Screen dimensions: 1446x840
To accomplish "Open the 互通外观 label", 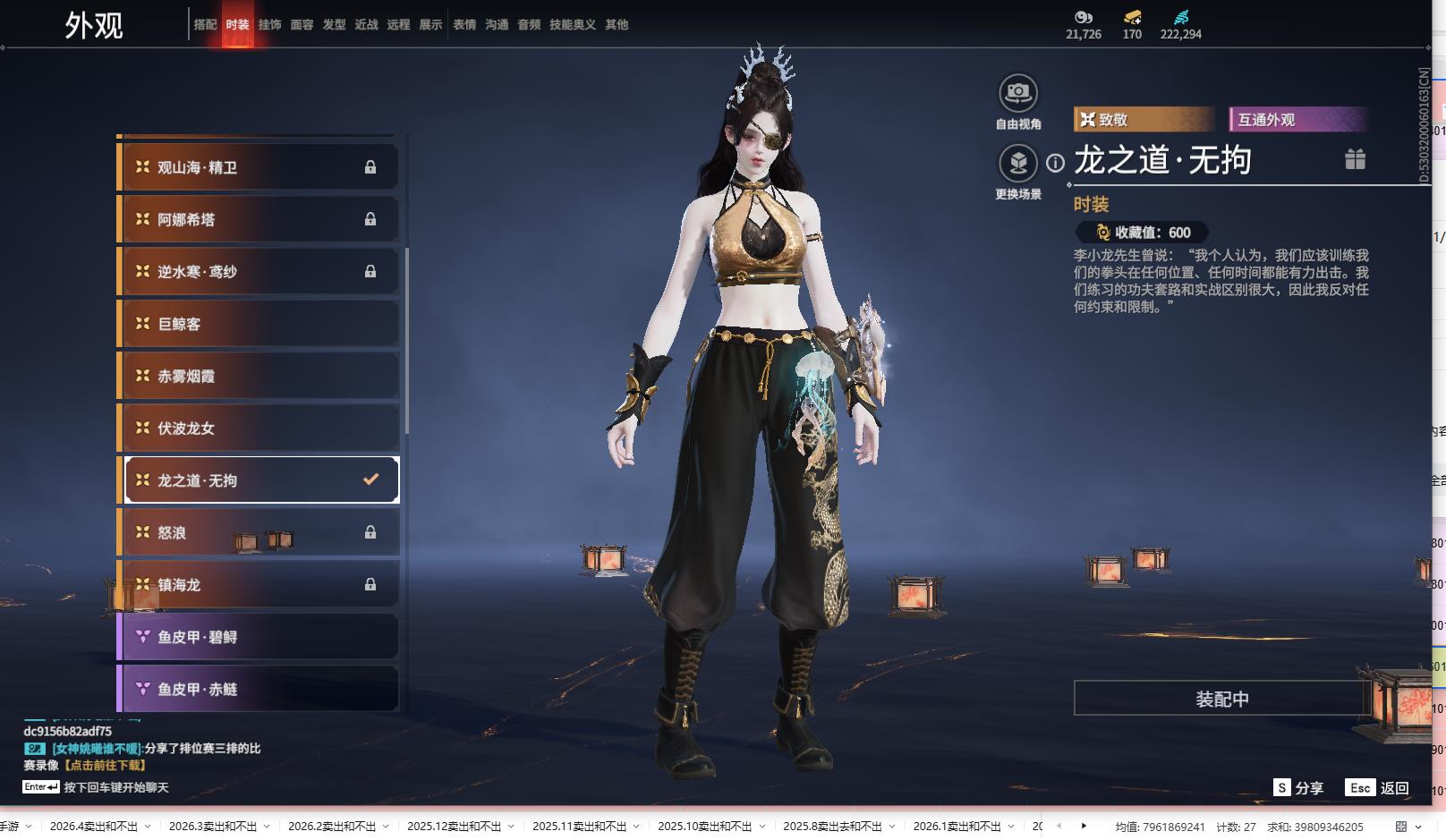I will (1297, 120).
